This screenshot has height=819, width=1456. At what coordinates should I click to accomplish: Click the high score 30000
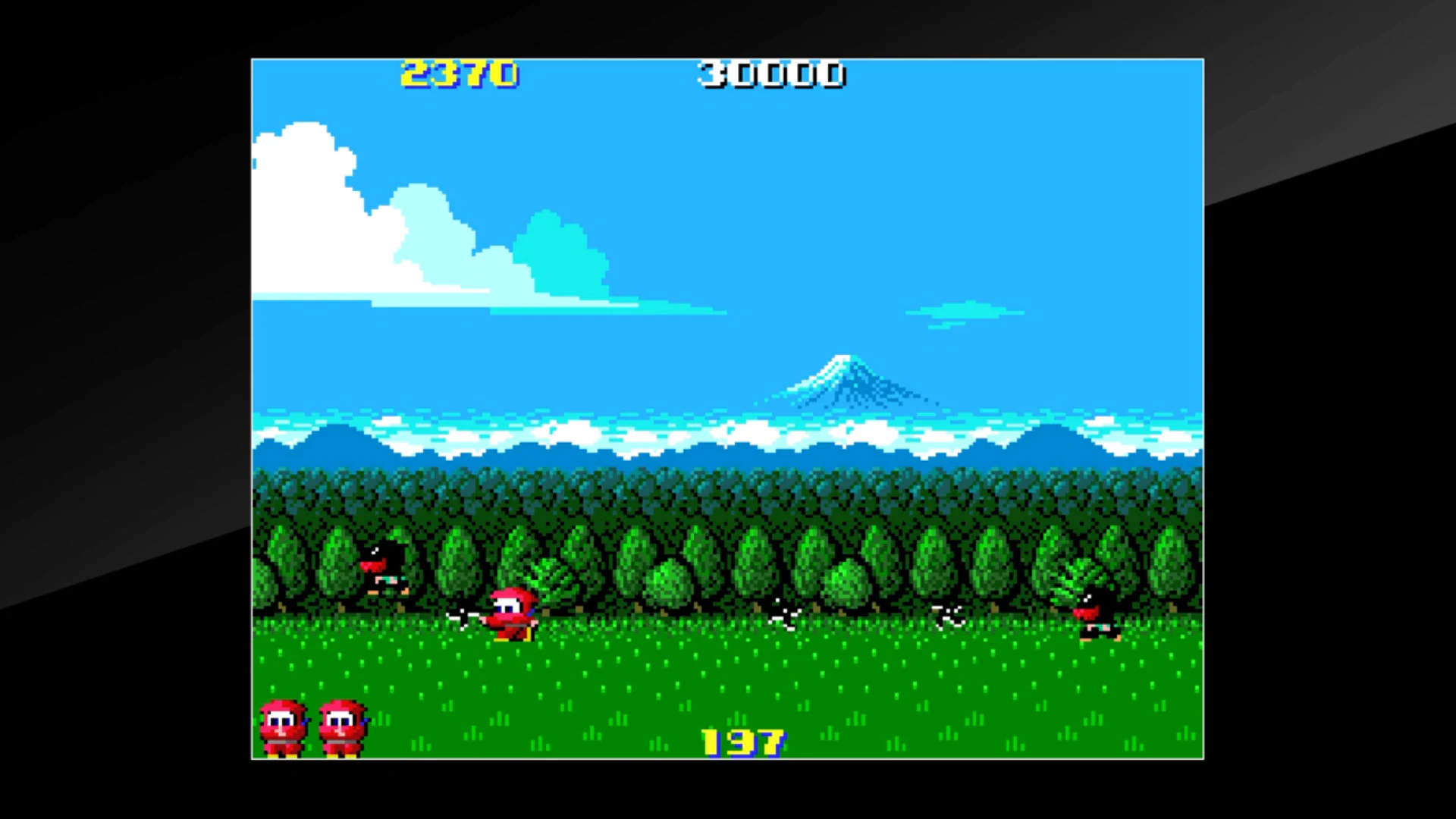(x=770, y=75)
